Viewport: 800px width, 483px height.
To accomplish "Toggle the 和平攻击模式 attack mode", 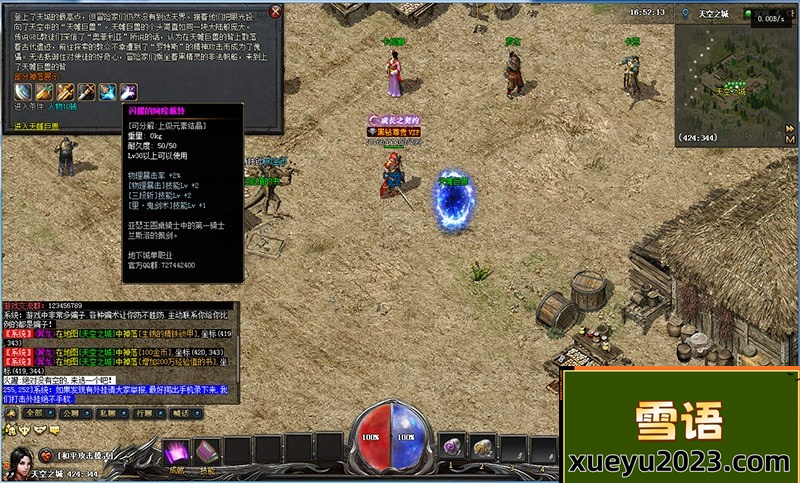I will [x=85, y=455].
